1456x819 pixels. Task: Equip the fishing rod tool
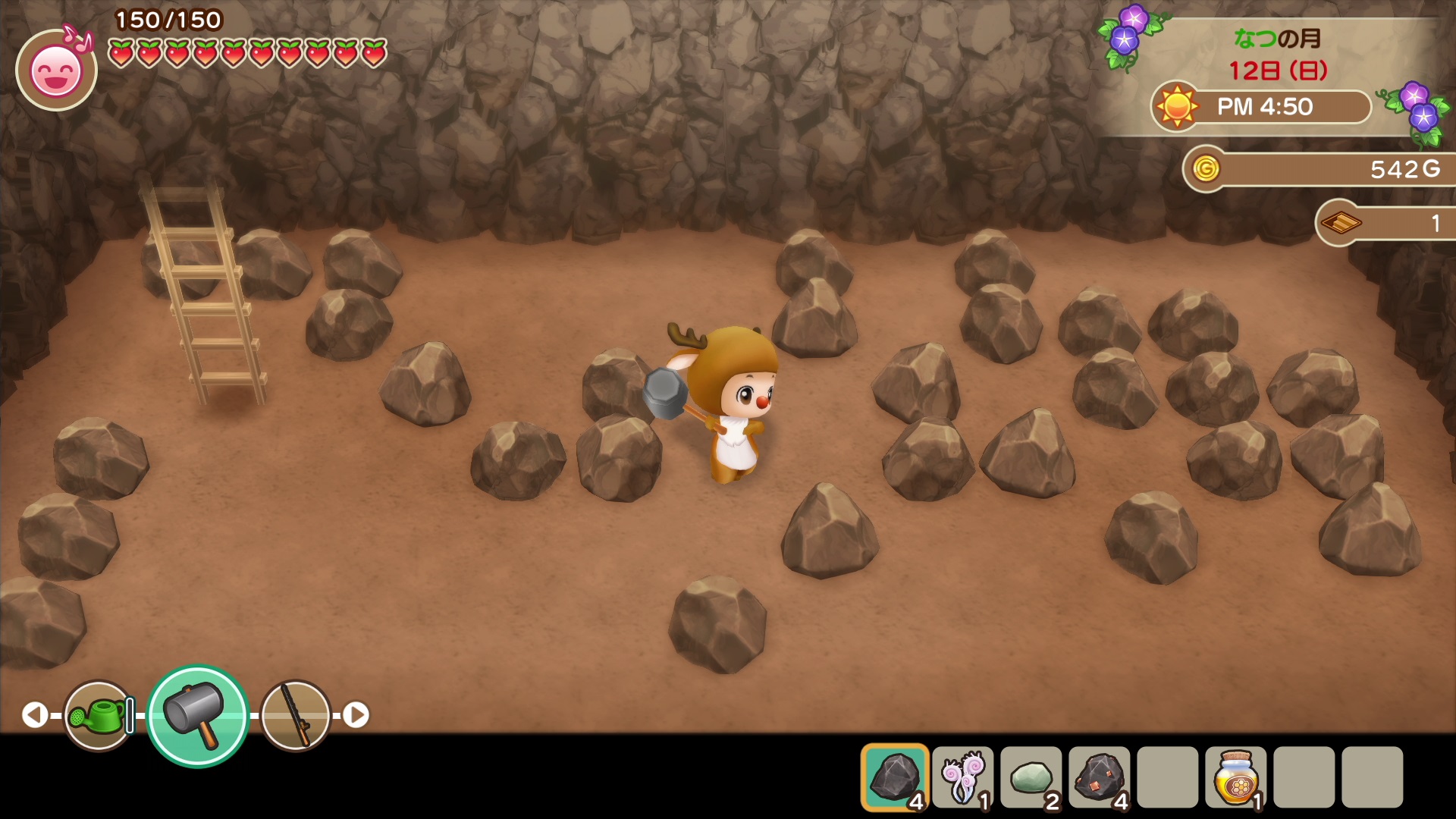click(x=296, y=715)
